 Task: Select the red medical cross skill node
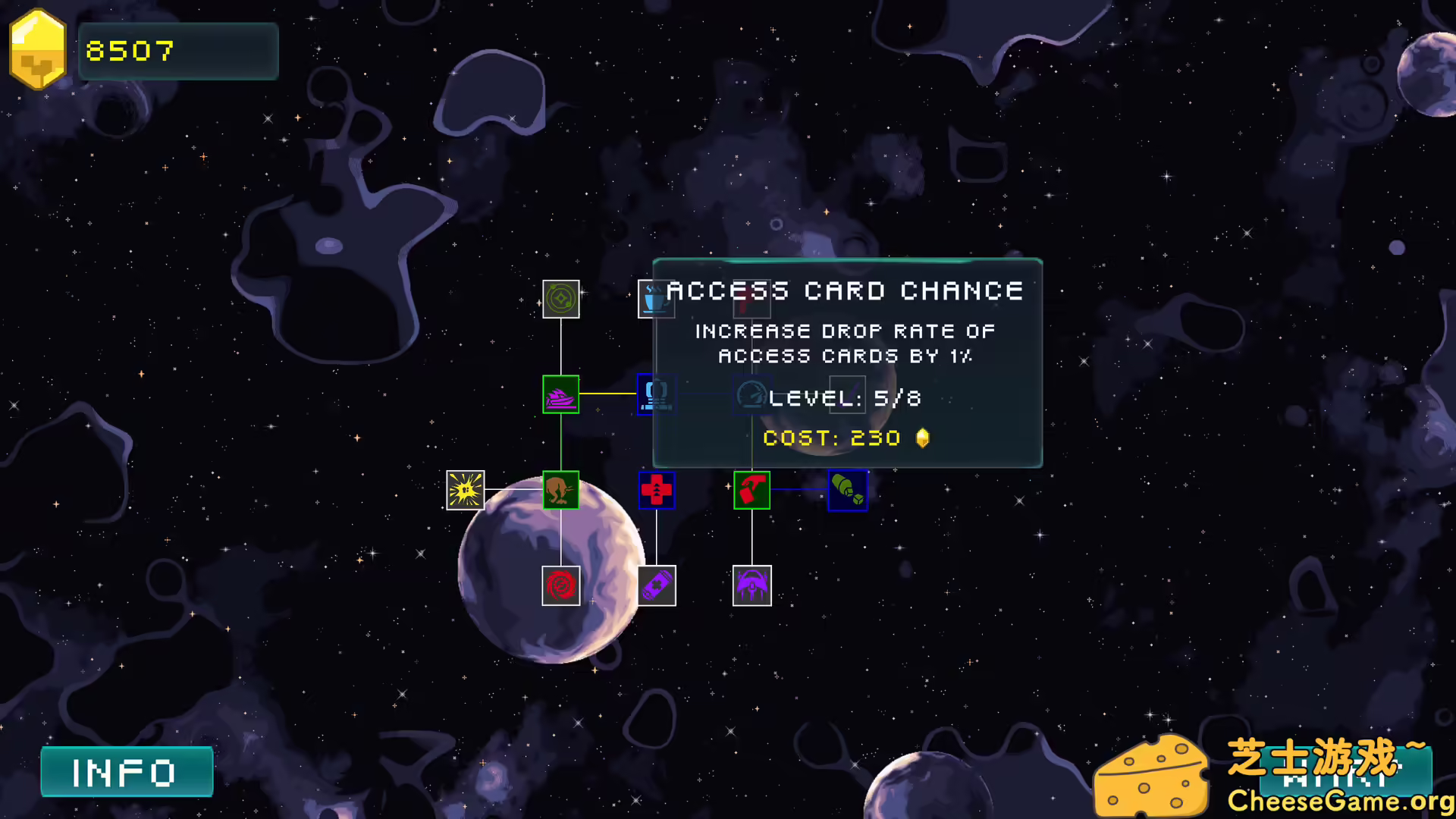pyautogui.click(x=656, y=491)
